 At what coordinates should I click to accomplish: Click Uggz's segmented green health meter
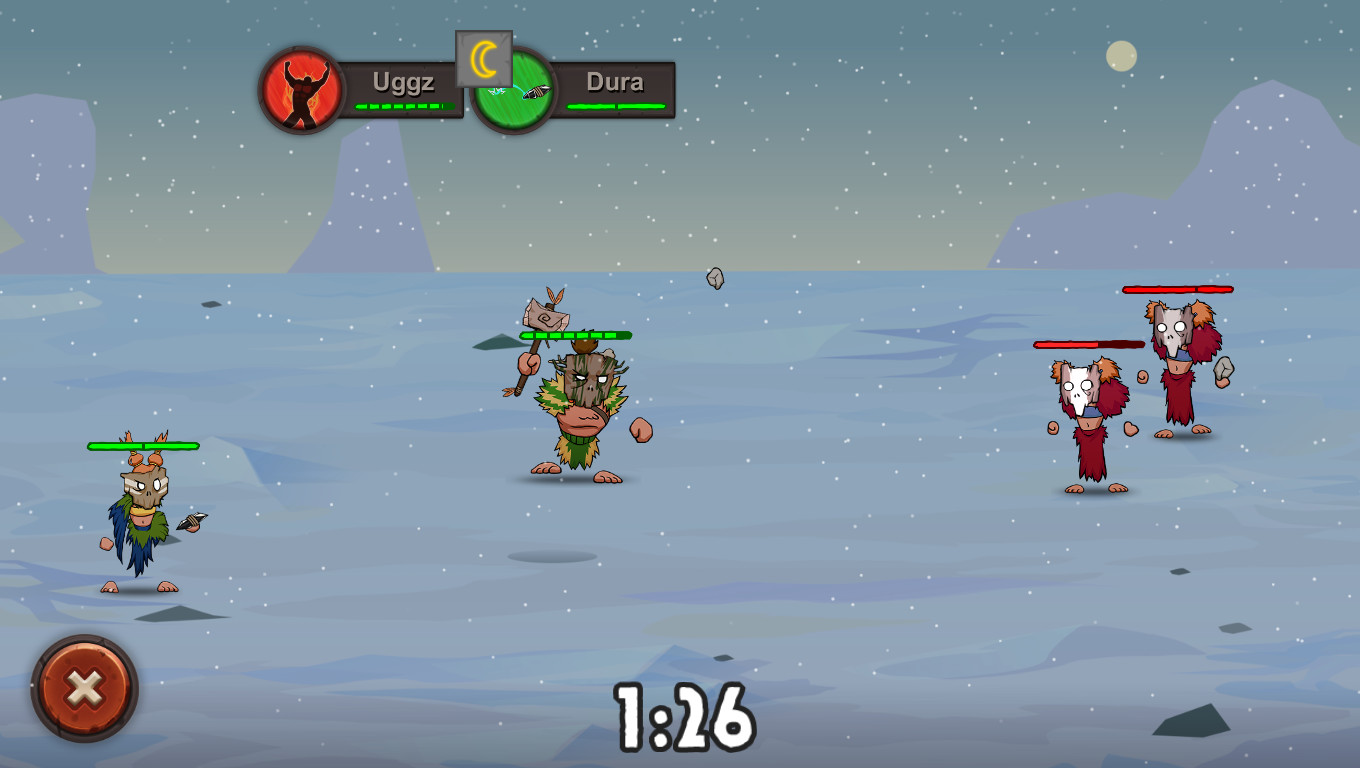point(402,105)
